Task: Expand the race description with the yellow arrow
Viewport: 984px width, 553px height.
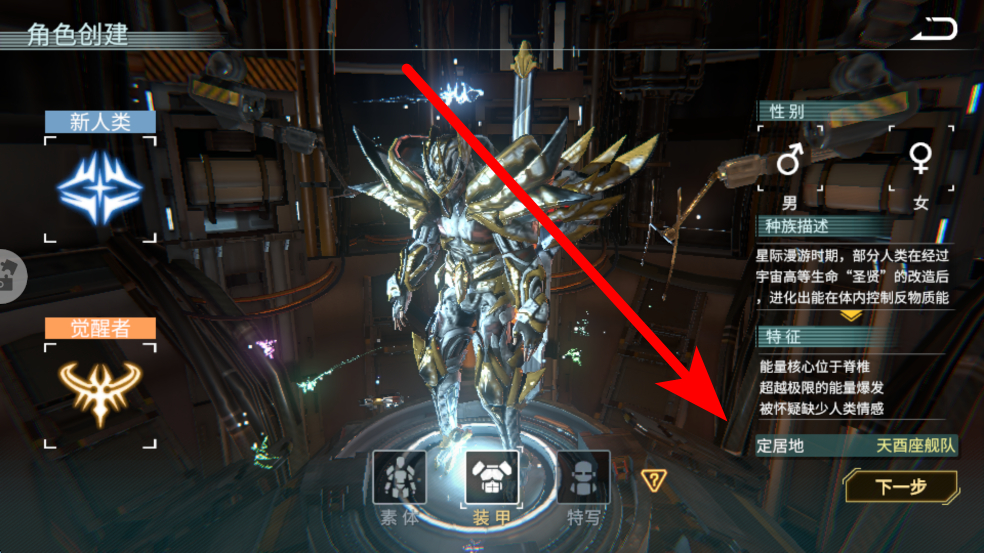Action: point(851,315)
